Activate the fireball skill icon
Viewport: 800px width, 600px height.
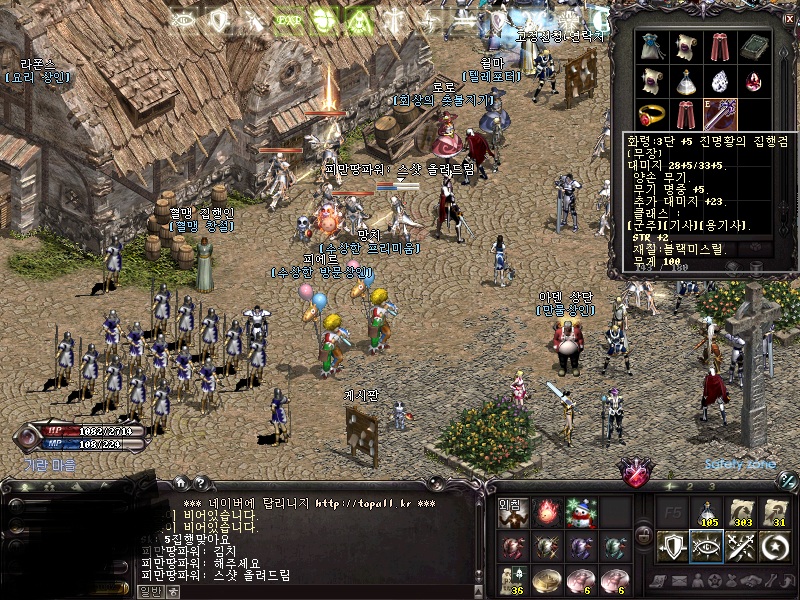tap(546, 513)
